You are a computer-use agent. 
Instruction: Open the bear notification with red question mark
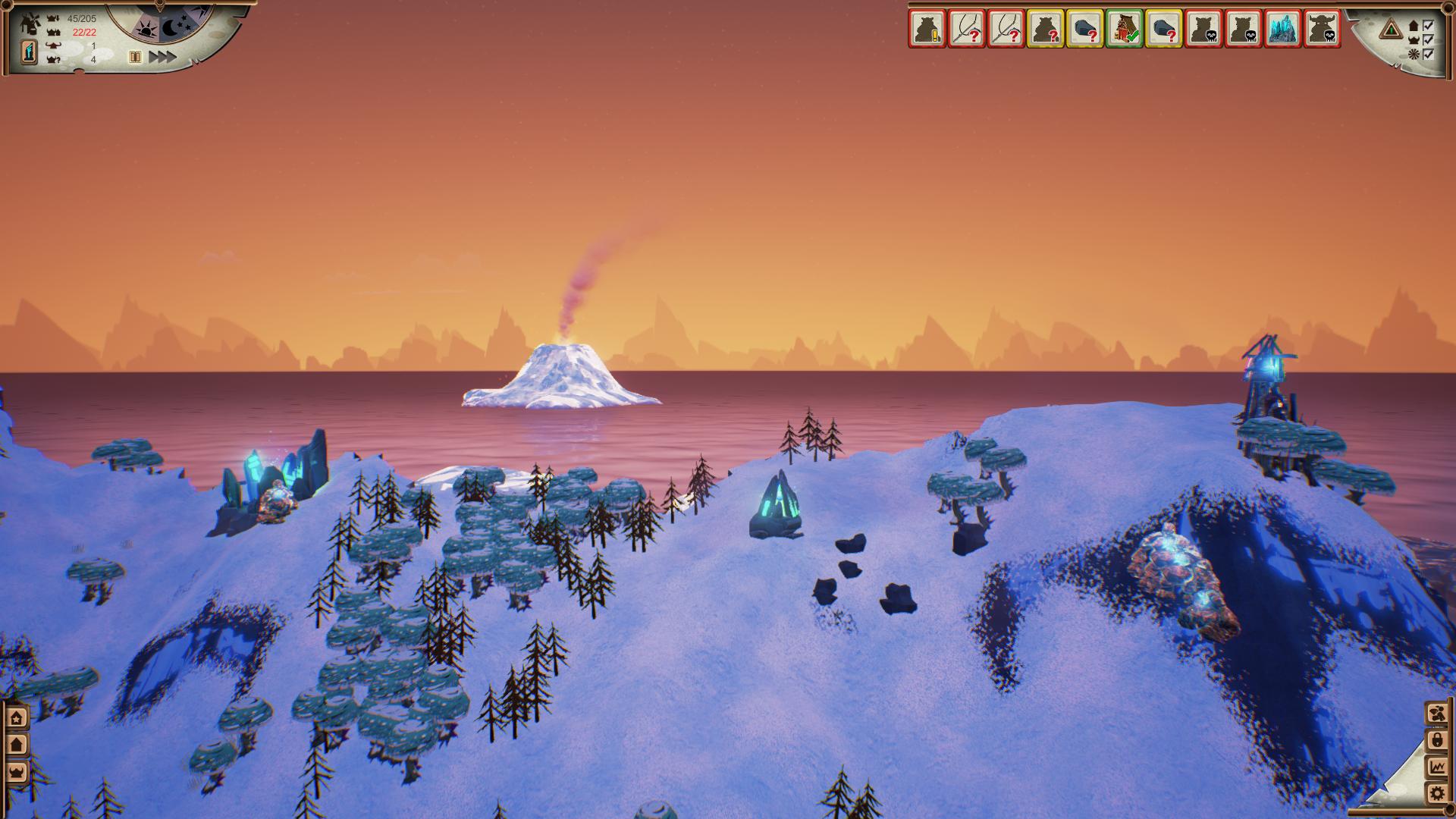coord(1046,30)
